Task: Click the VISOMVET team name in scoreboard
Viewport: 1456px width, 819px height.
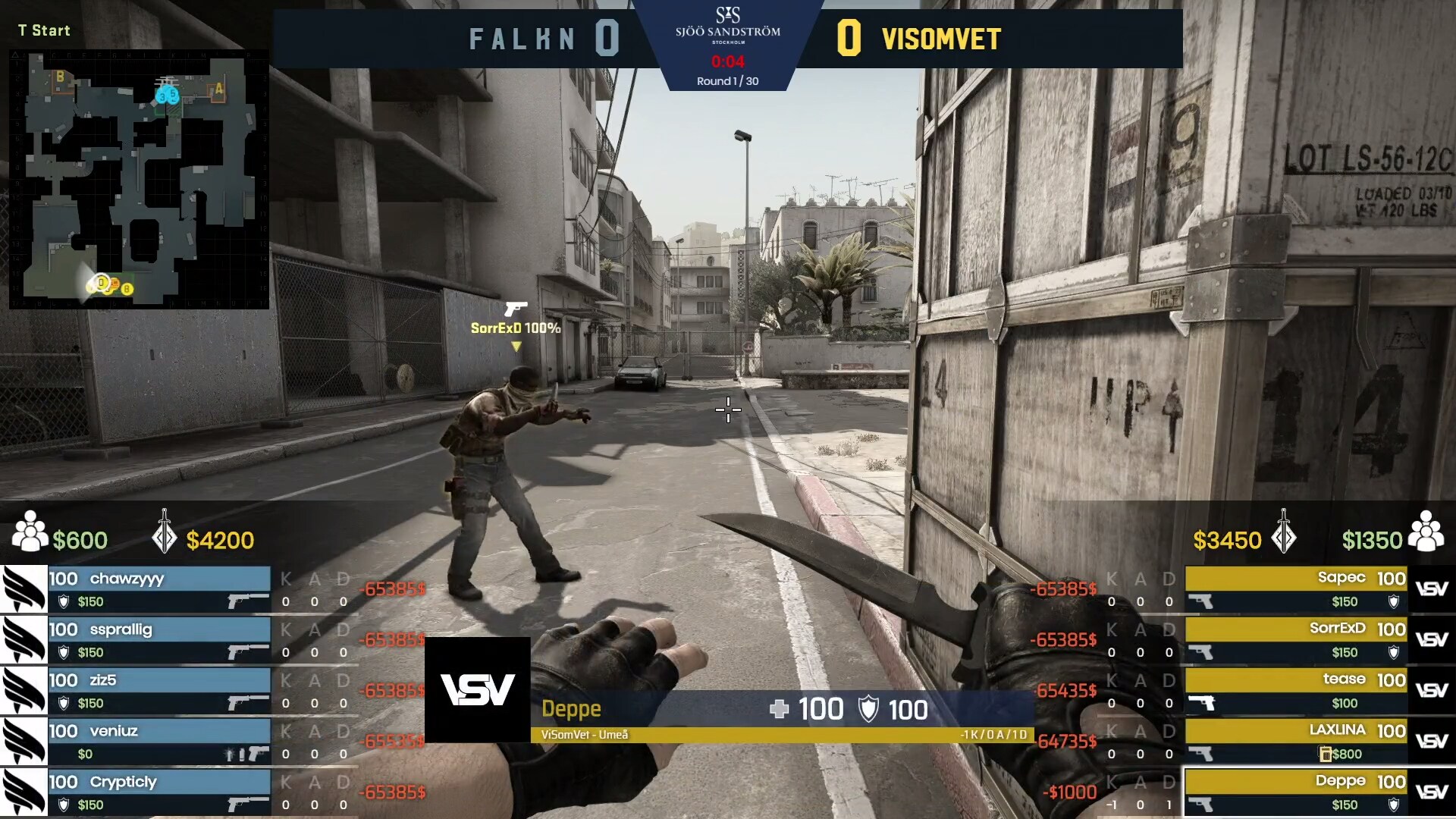Action: coord(941,39)
